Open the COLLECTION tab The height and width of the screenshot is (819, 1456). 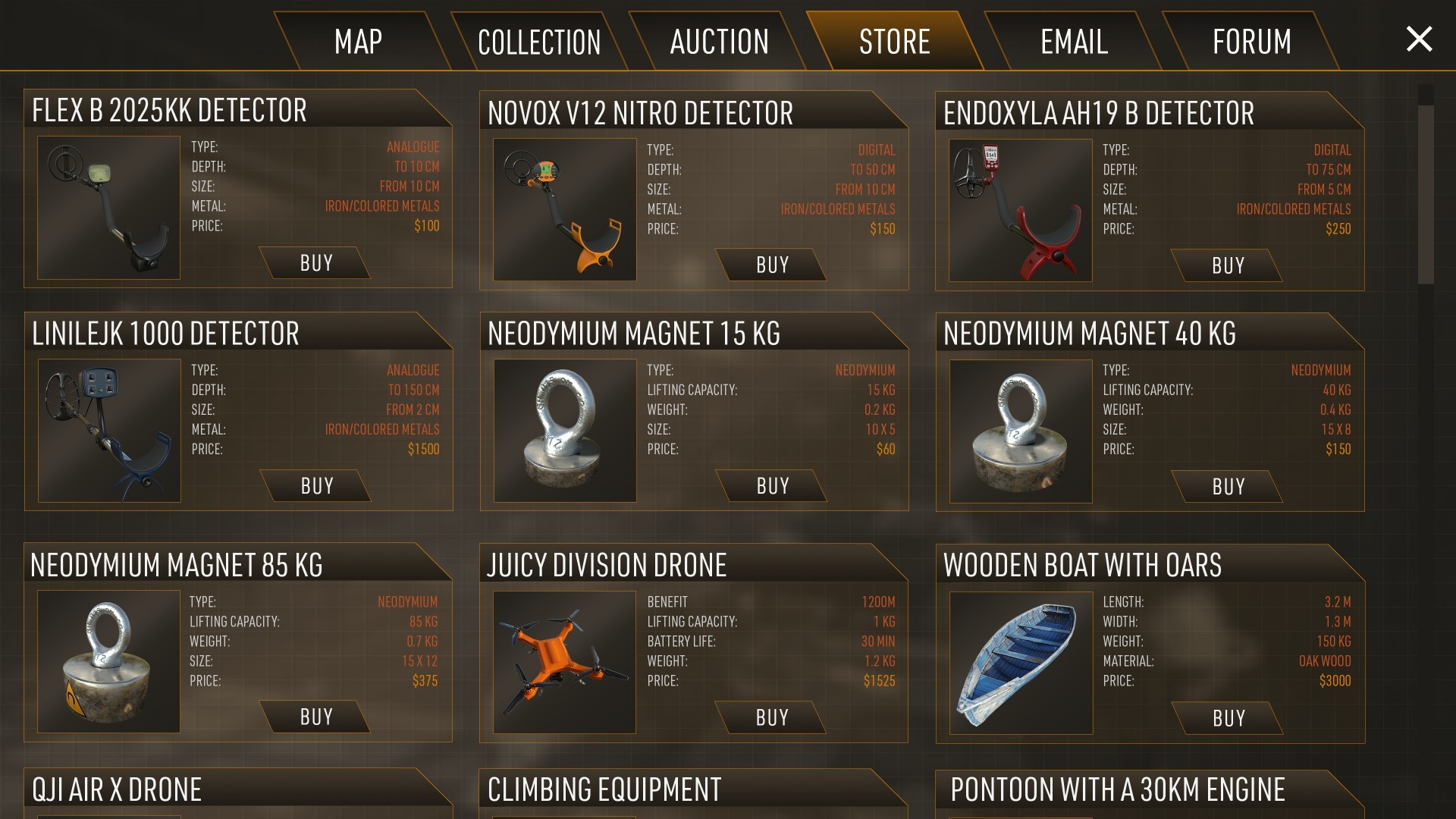[538, 42]
